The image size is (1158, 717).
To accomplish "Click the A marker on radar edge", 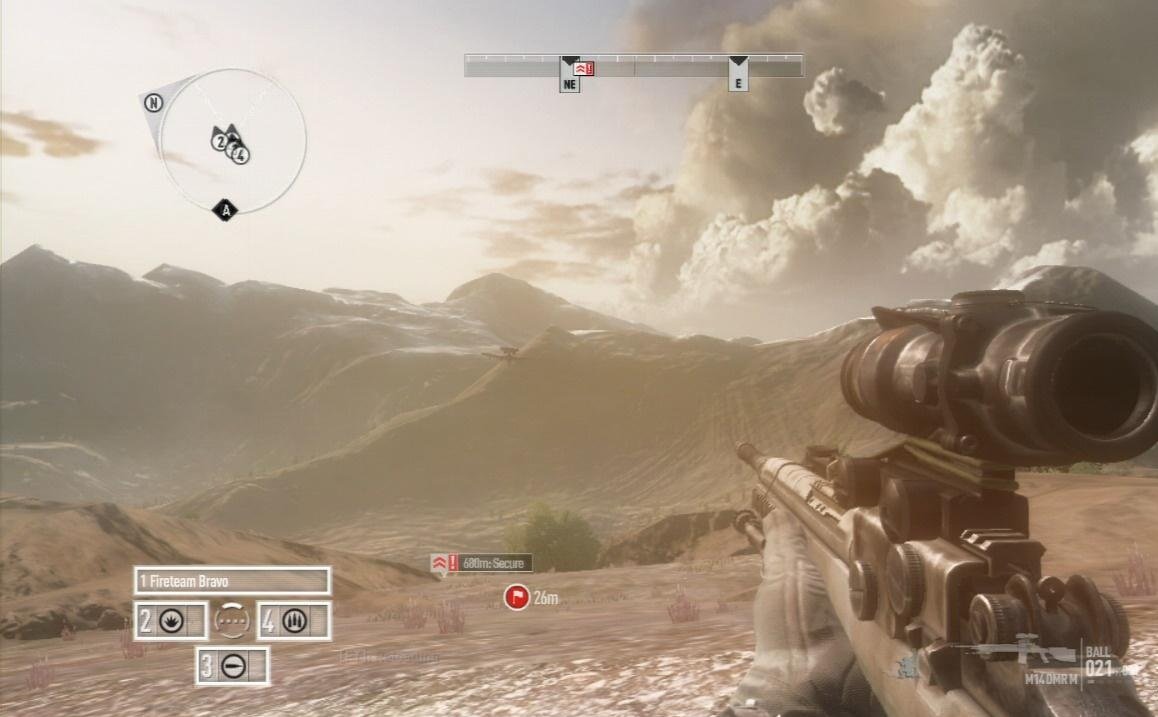I will coord(226,210).
